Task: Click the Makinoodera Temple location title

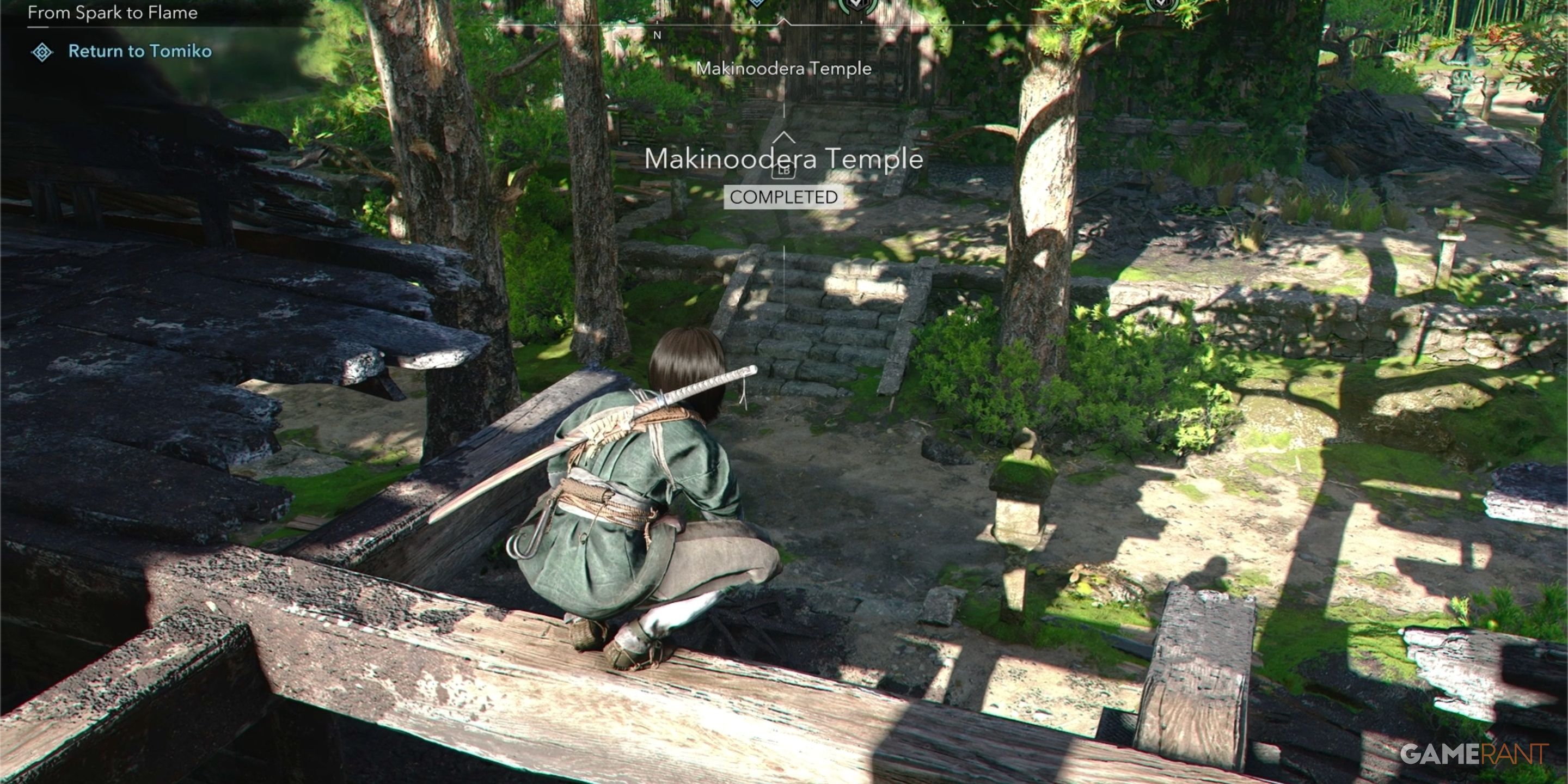Action: pos(784,160)
